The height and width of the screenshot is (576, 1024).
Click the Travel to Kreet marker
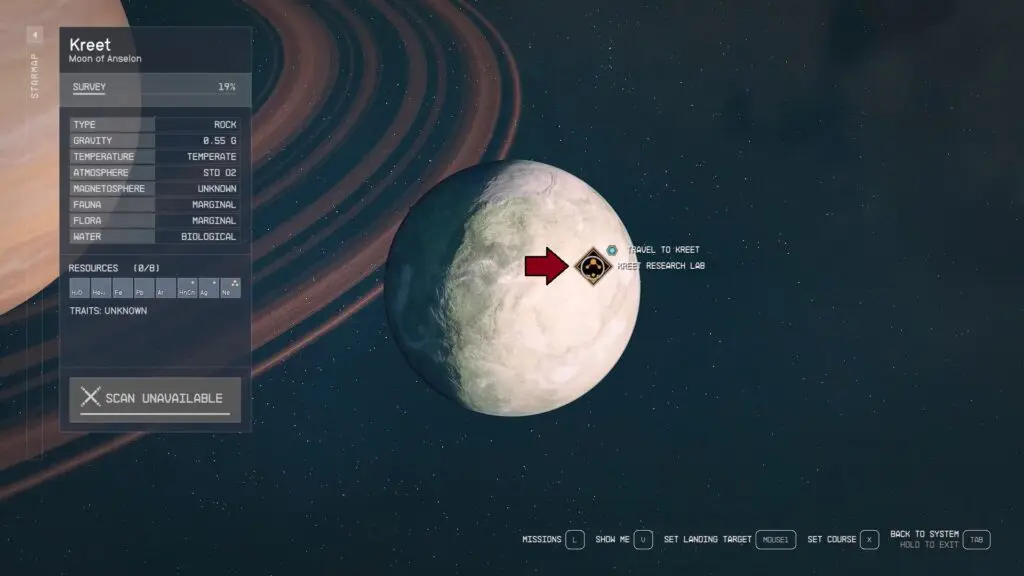click(x=612, y=249)
